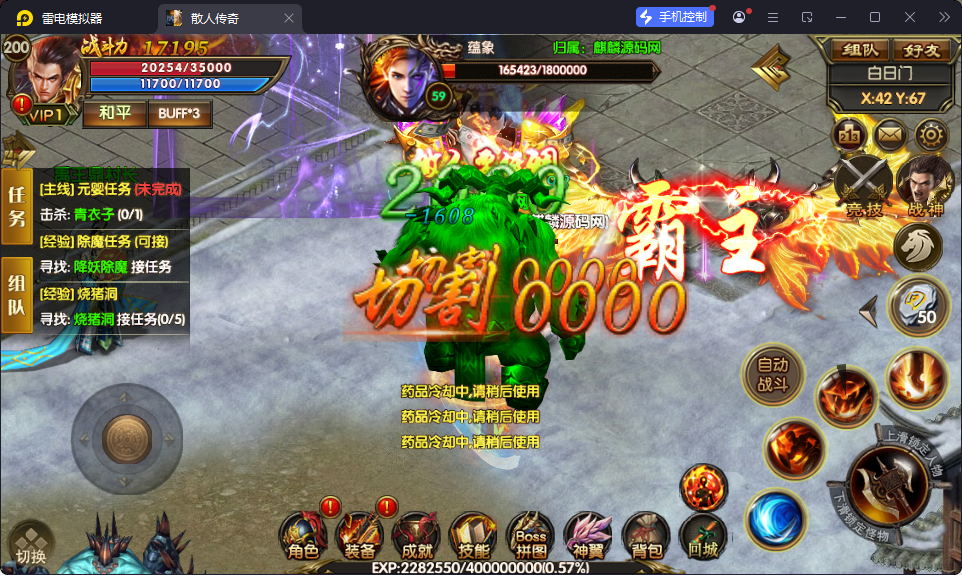Click the 和平 attack mode button
962x575 pixels.
pos(112,113)
